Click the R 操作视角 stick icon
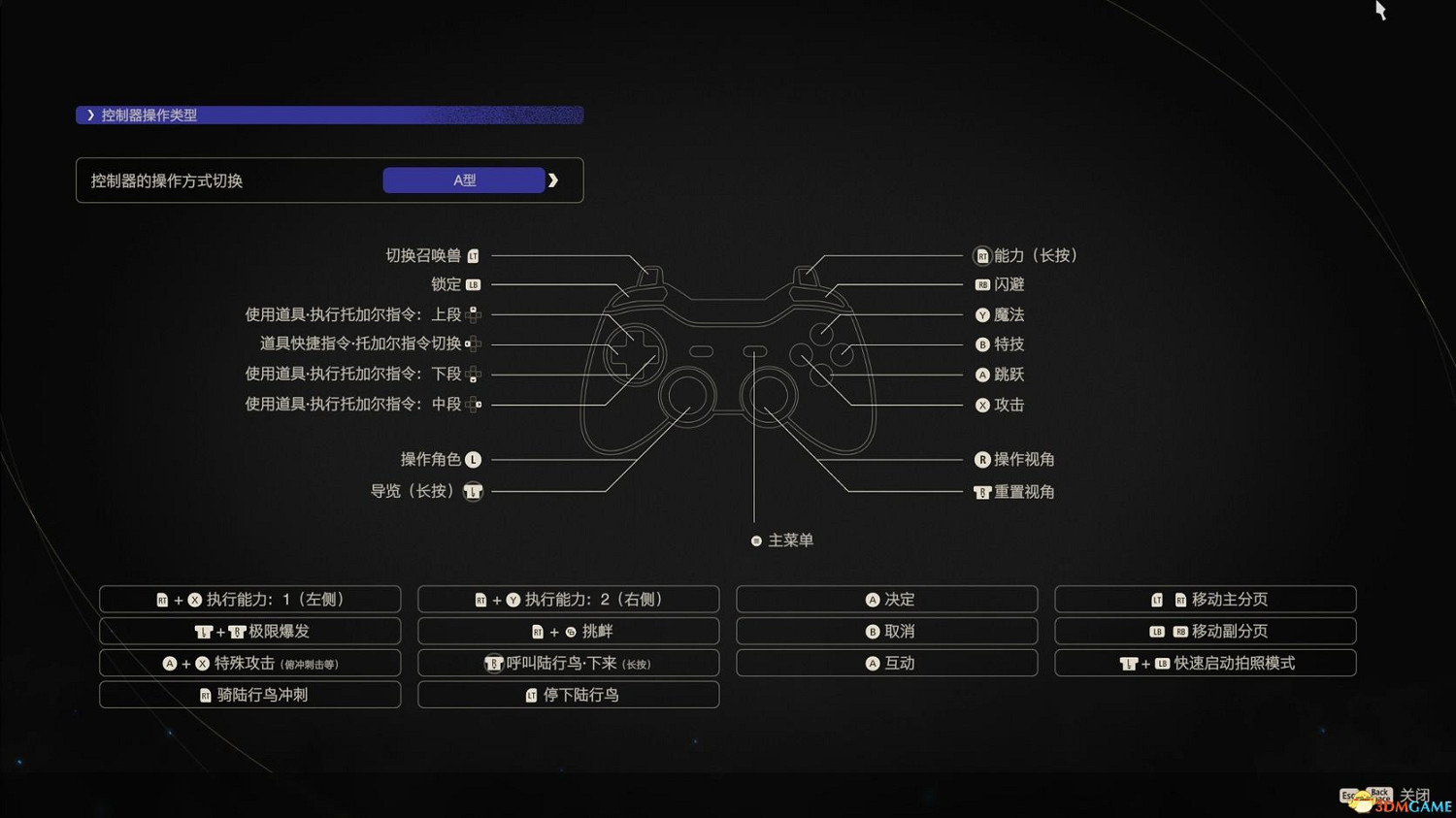Viewport: 1456px width, 818px height. (x=982, y=459)
